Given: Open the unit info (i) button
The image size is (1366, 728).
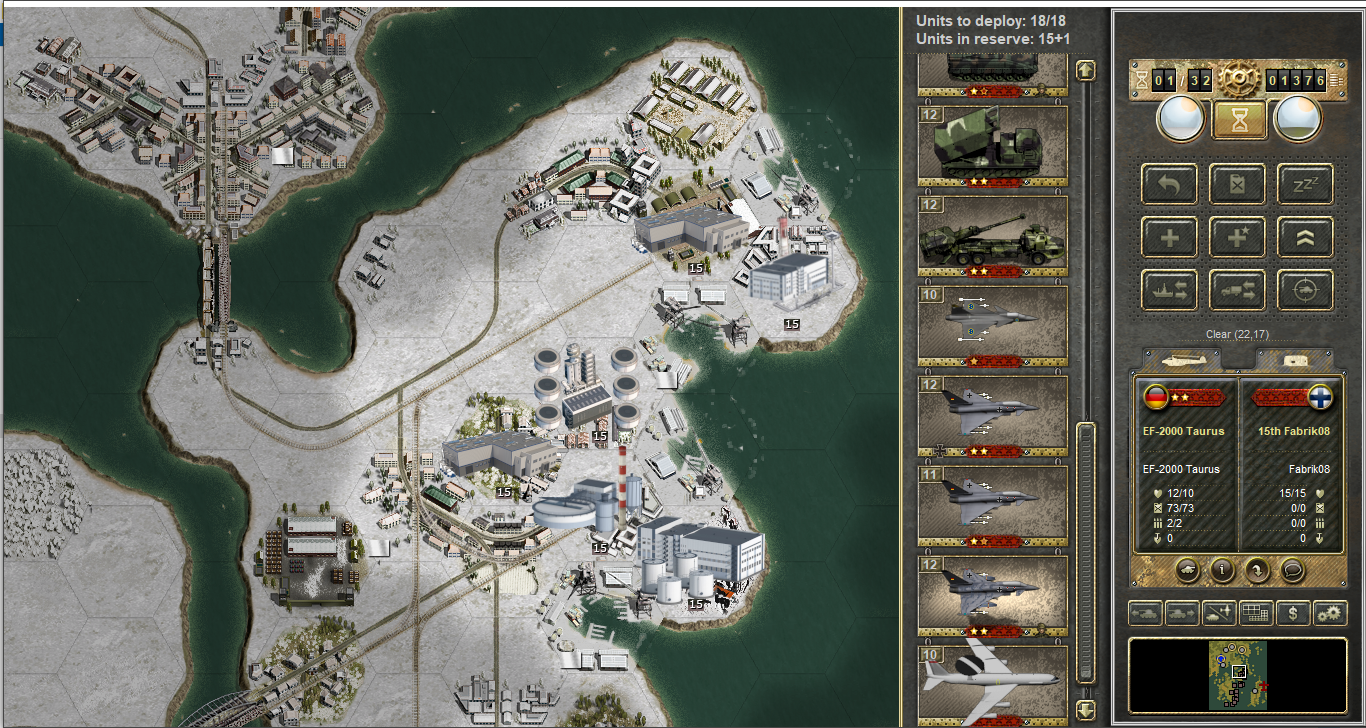Looking at the screenshot, I should point(1221,570).
